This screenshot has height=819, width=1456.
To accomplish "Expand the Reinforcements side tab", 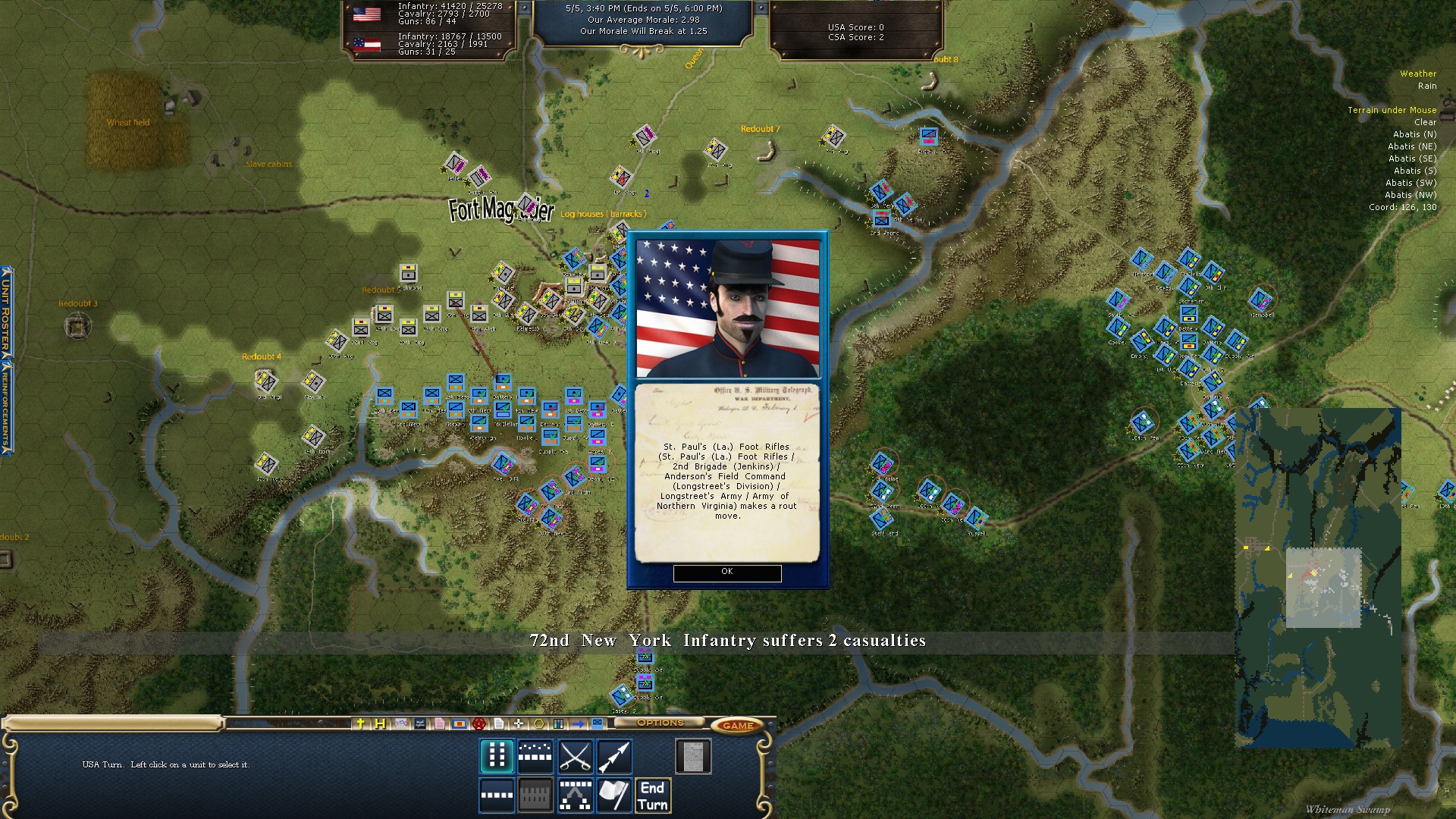I will tap(6, 406).
